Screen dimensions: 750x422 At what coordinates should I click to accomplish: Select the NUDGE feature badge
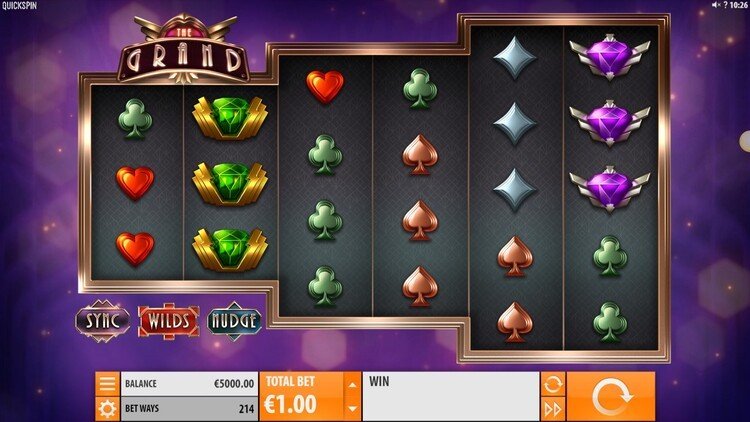[235, 321]
